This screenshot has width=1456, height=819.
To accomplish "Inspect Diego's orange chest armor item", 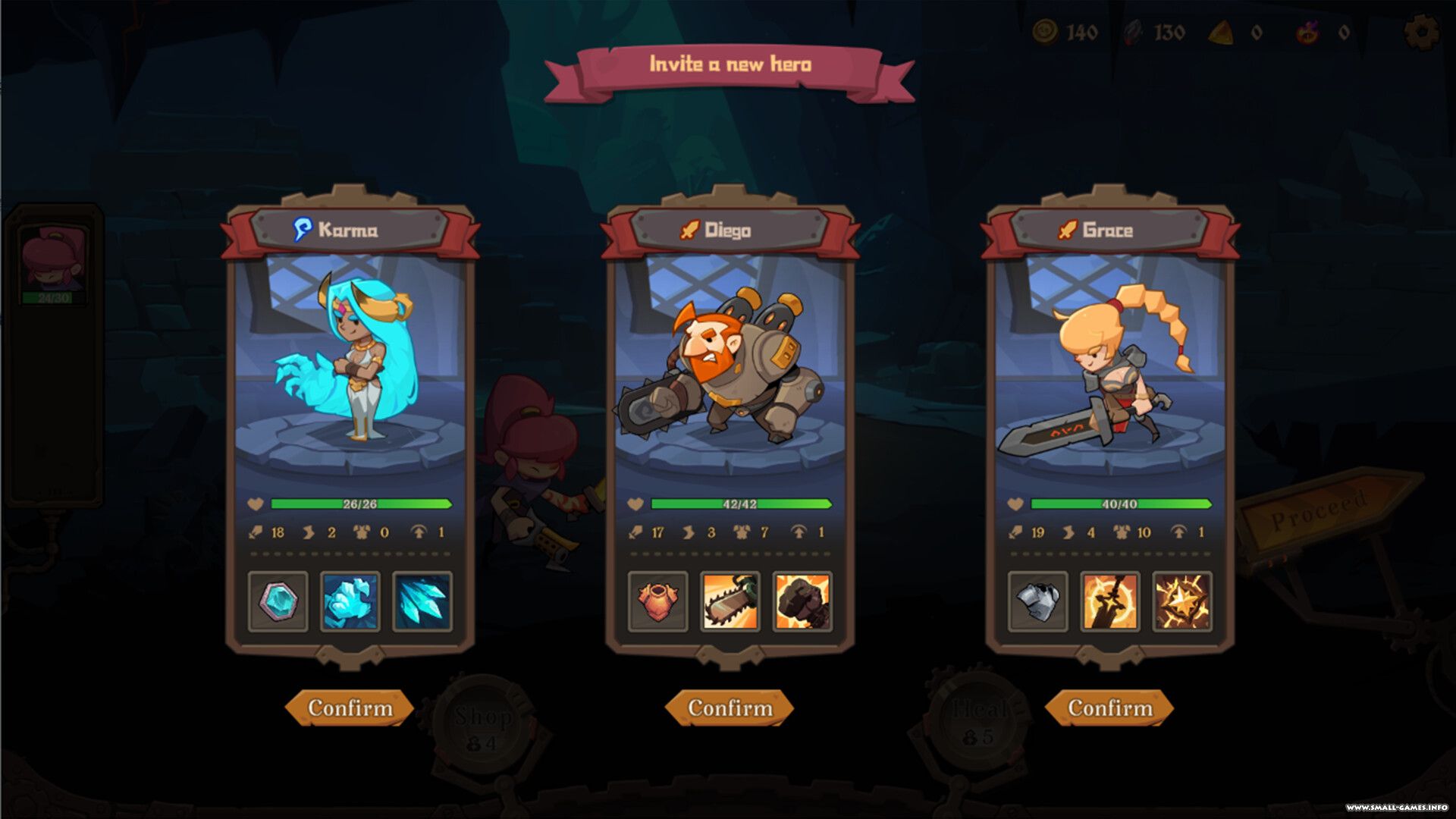I will point(658,601).
